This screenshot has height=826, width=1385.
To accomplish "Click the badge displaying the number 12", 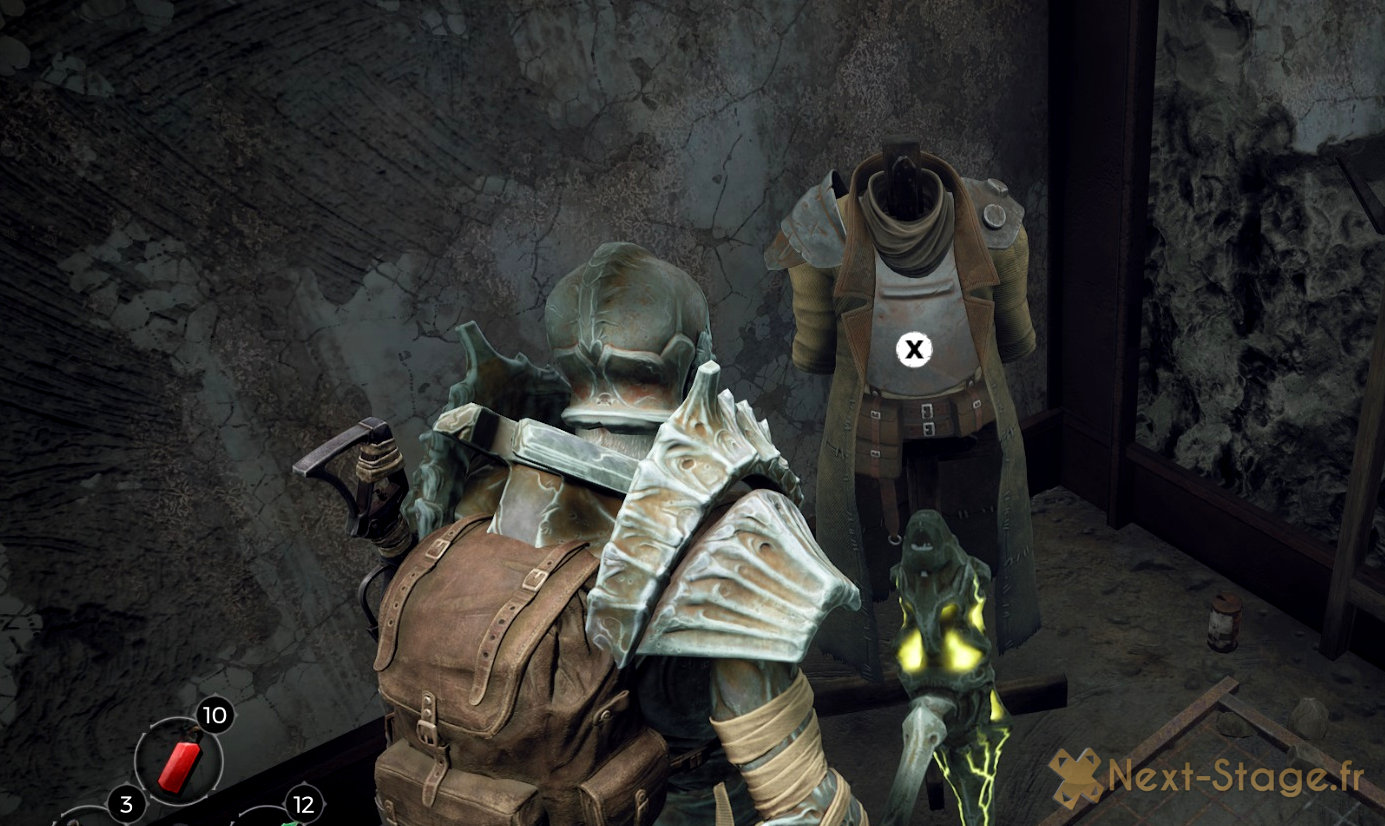I will [x=303, y=803].
